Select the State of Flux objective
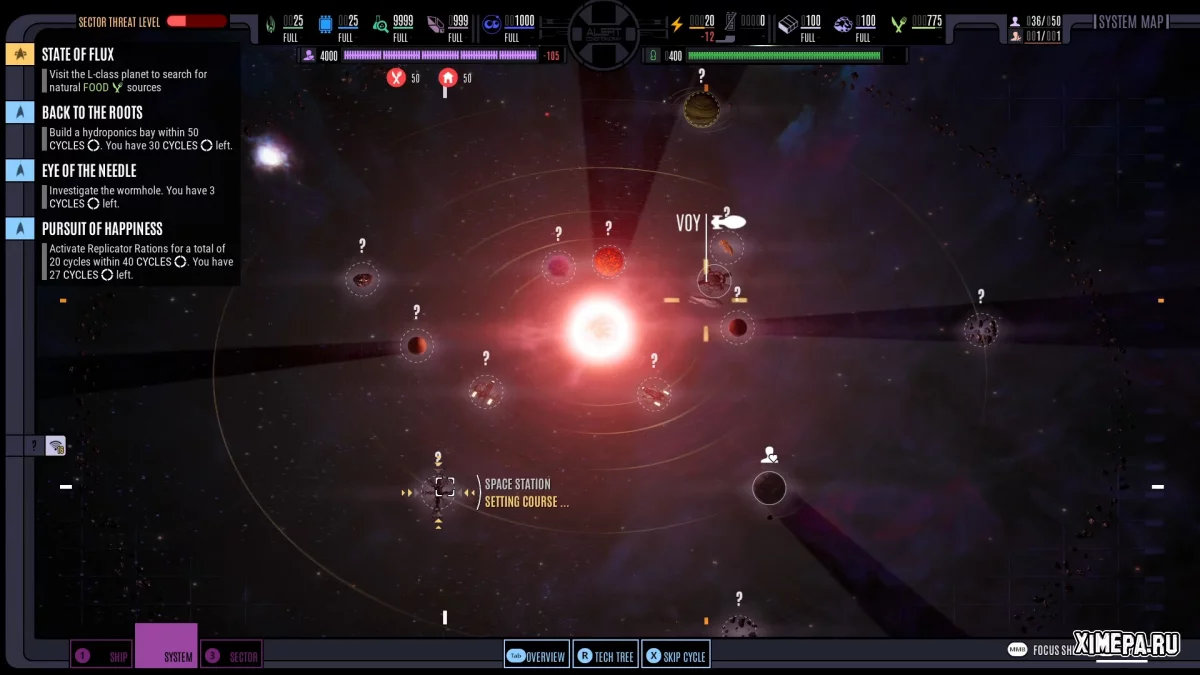Image resolution: width=1200 pixels, height=675 pixels. click(78, 54)
